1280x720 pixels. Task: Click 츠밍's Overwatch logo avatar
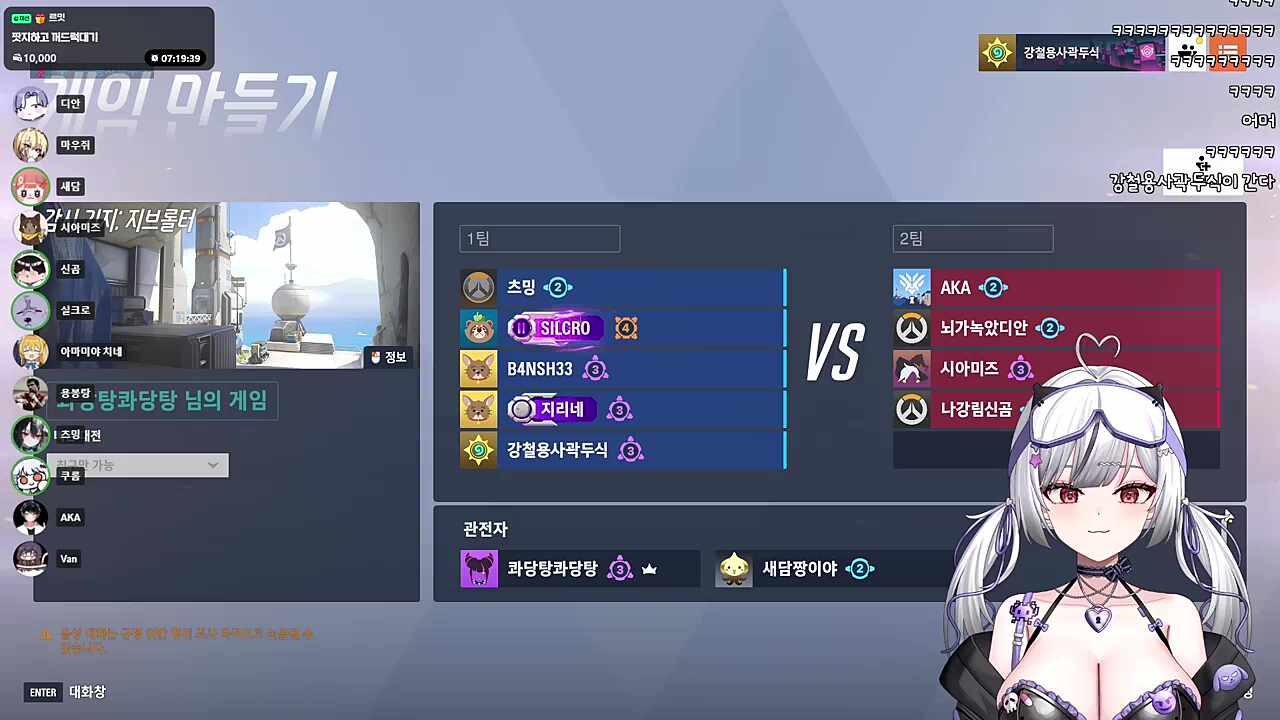(478, 287)
